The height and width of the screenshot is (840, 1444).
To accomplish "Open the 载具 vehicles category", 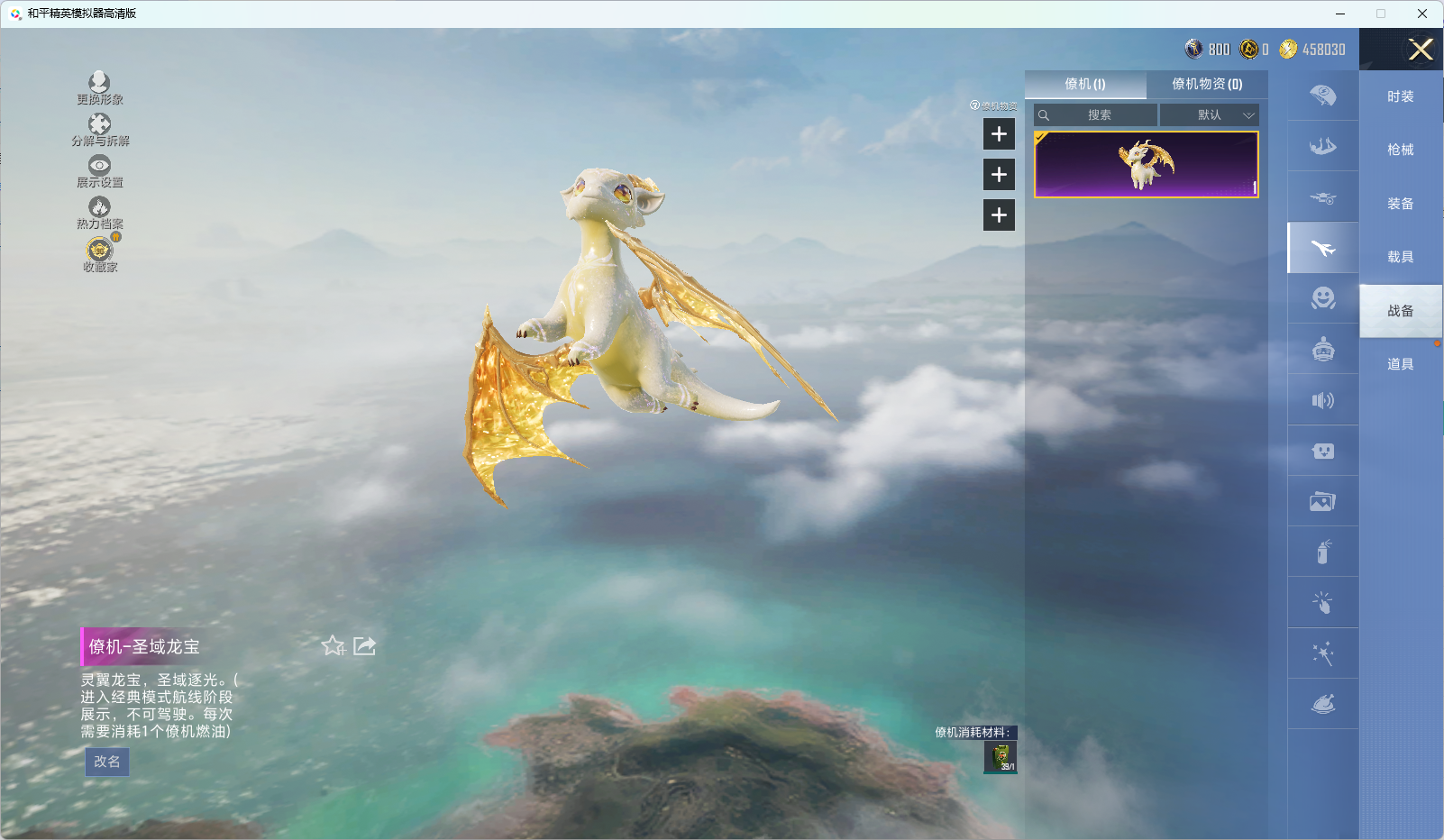I will click(x=1400, y=257).
